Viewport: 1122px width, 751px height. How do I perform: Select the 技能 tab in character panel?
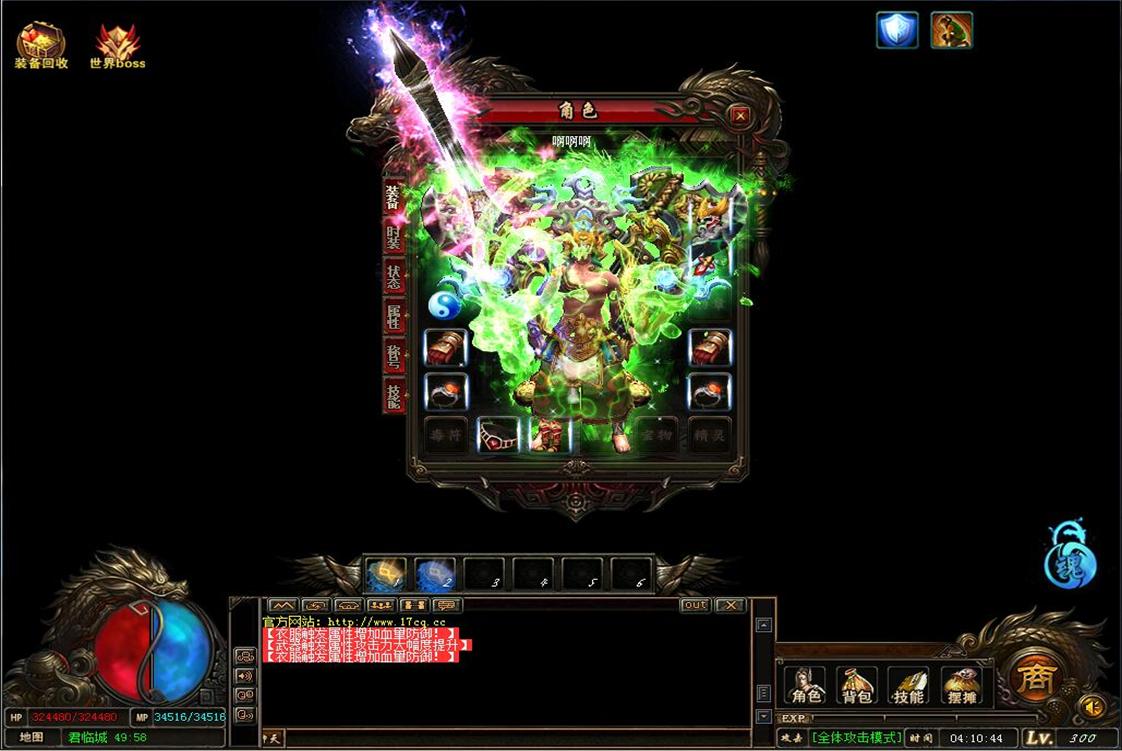click(394, 396)
